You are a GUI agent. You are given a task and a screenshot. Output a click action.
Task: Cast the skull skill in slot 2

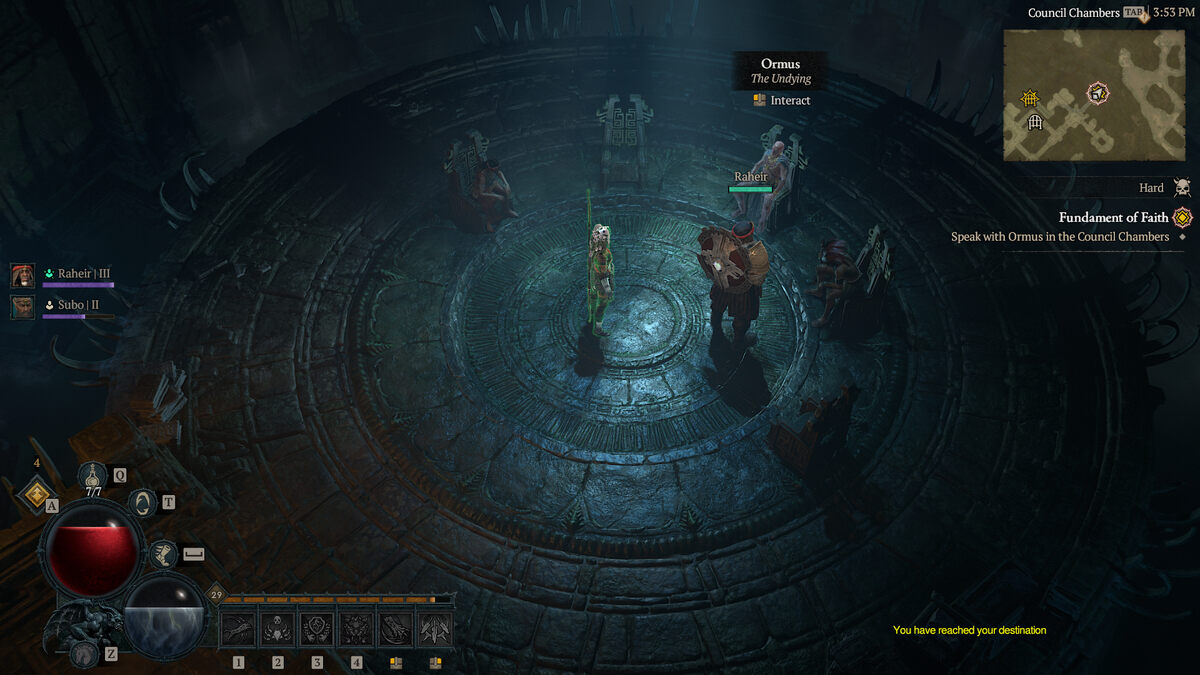pos(277,629)
